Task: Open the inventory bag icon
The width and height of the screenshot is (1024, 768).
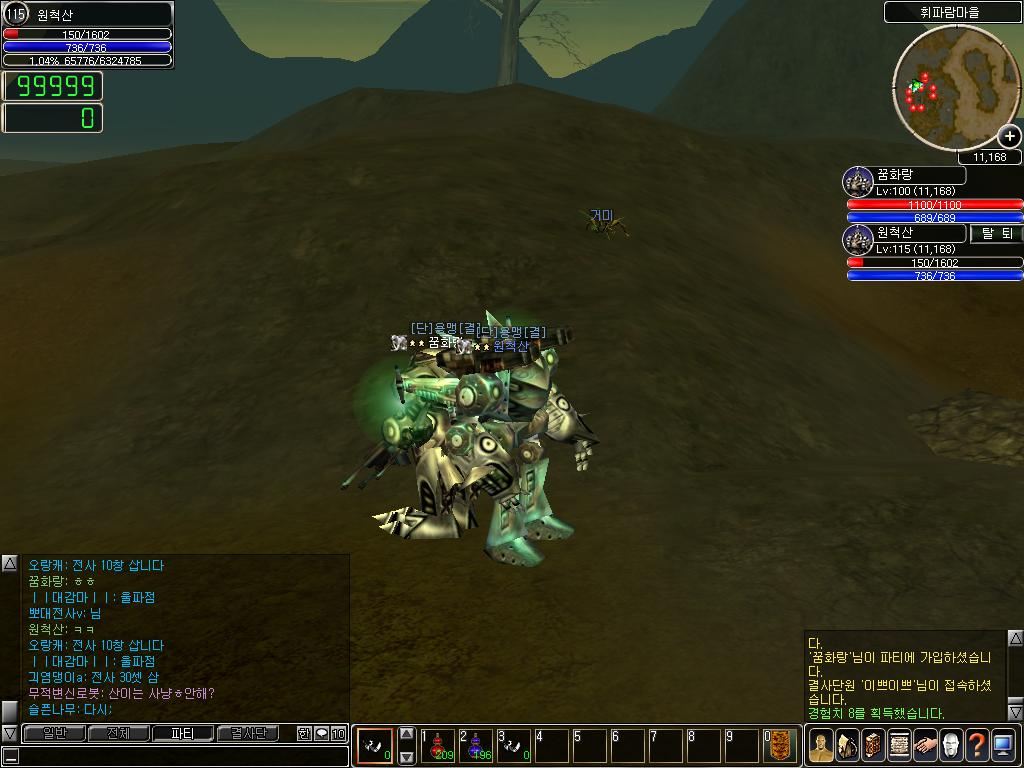Action: click(846, 745)
